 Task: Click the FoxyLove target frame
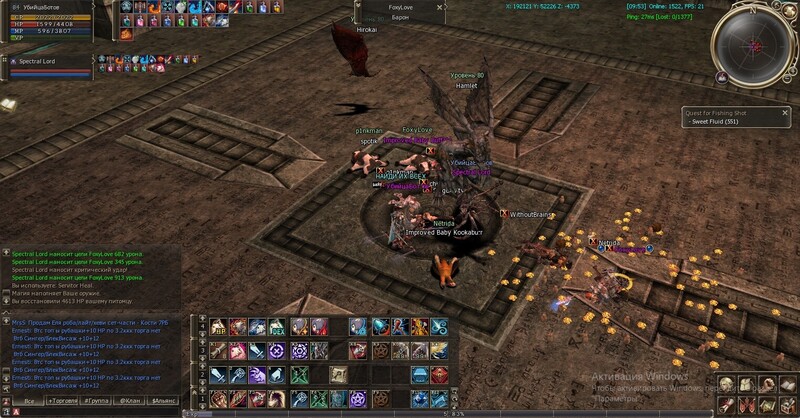400,12
